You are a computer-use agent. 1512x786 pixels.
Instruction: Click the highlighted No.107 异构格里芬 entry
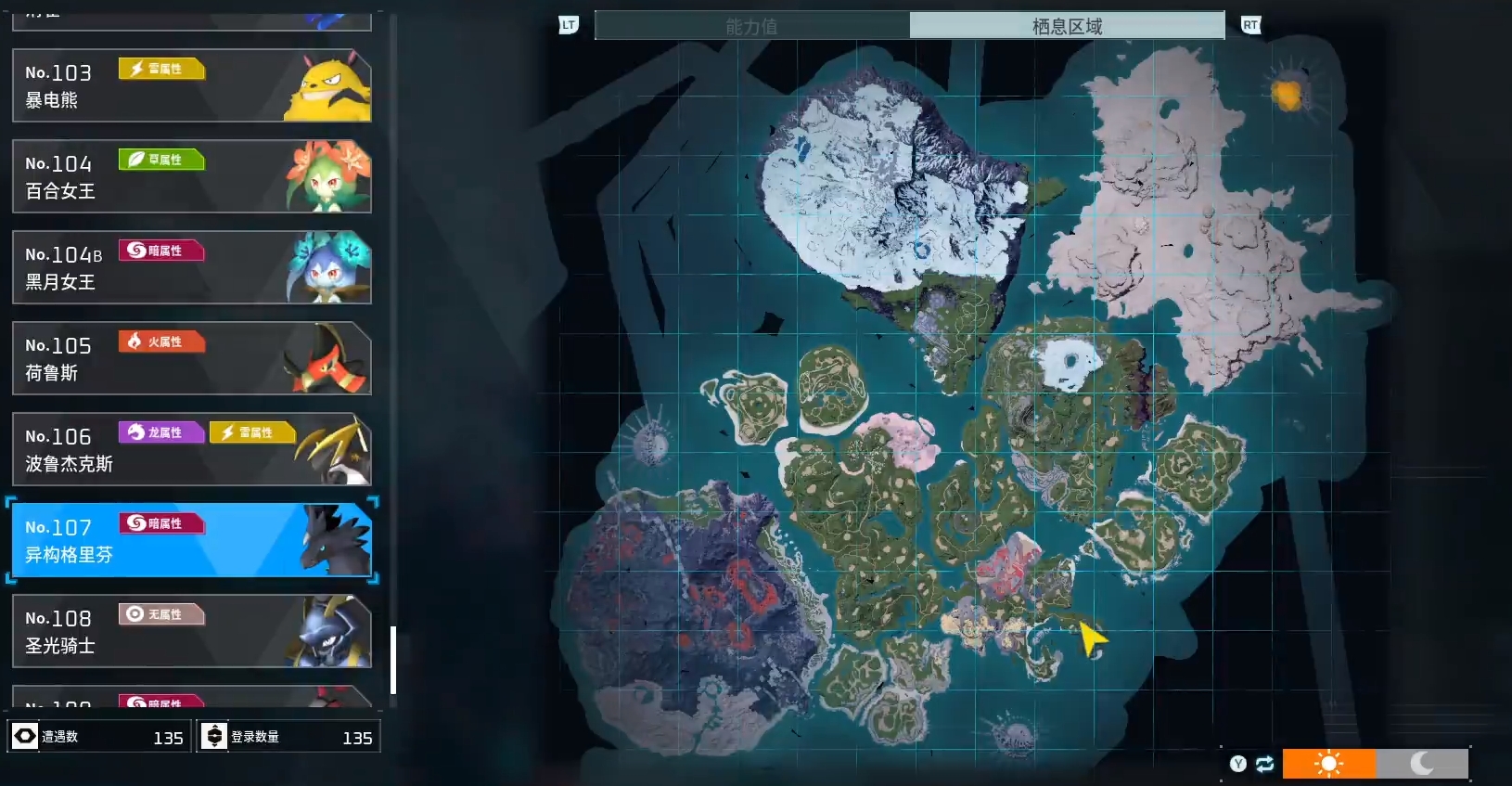point(191,540)
